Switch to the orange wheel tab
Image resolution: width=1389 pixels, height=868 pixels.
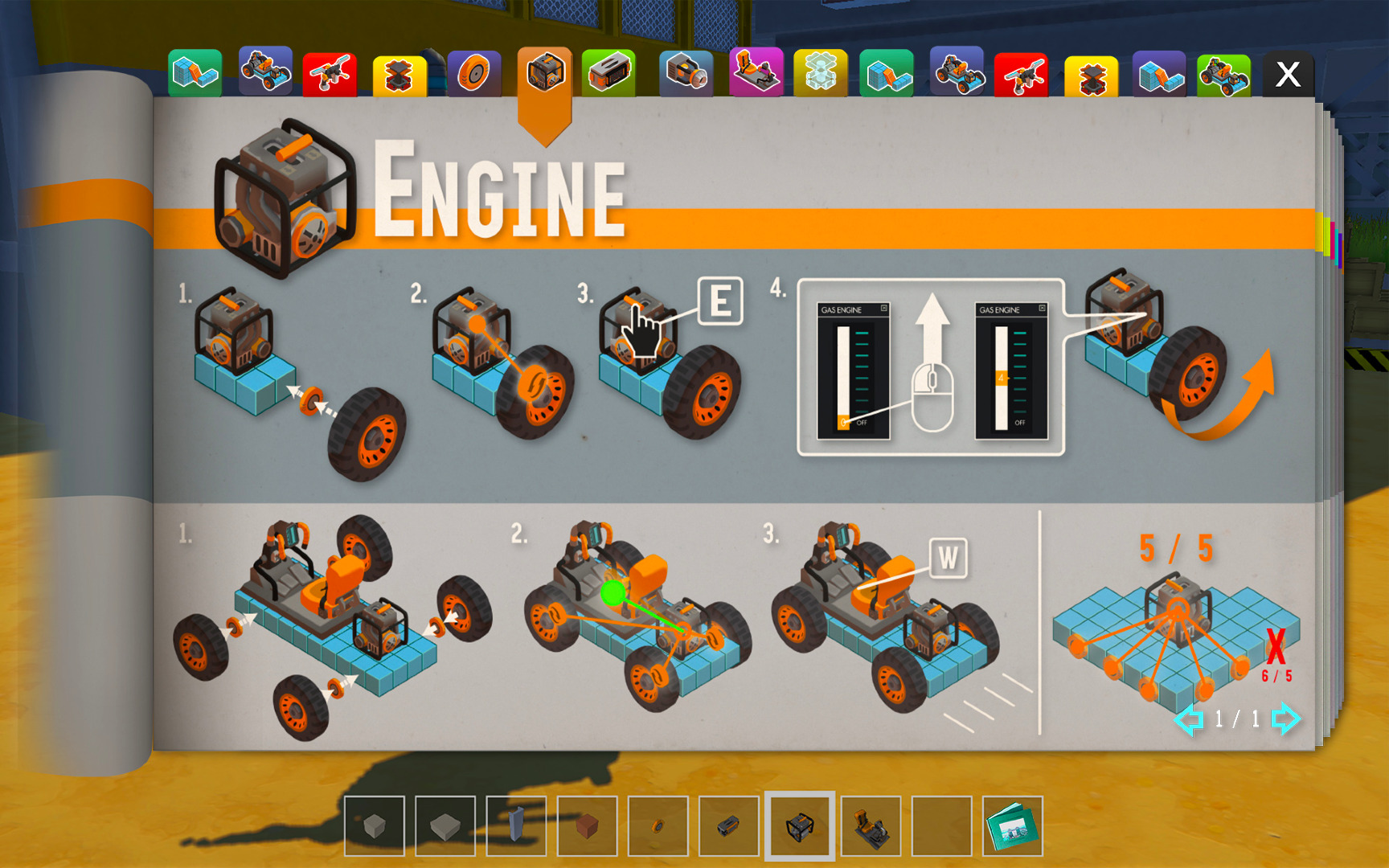coord(474,74)
